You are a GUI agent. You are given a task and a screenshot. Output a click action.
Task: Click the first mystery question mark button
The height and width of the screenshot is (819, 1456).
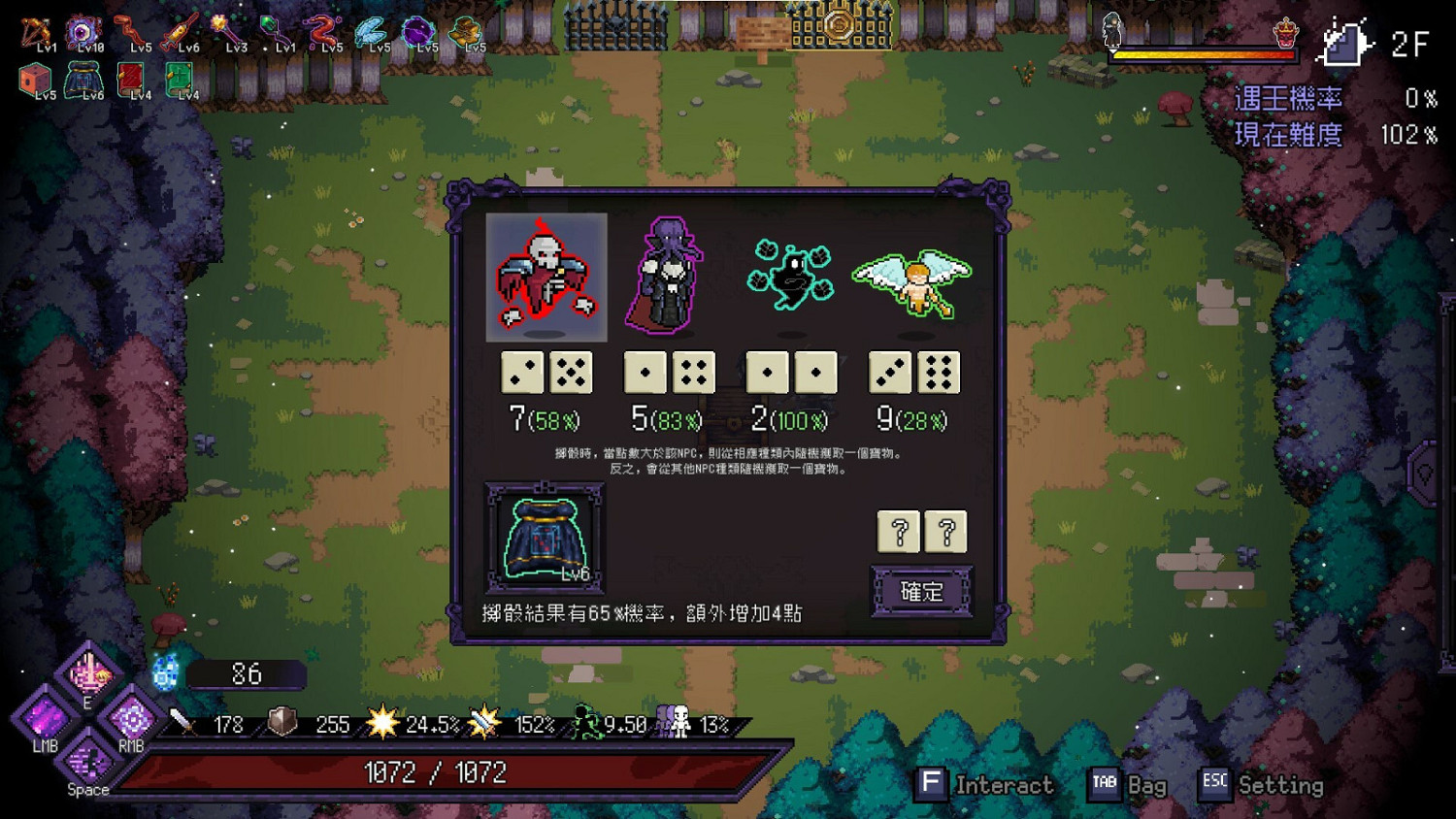tap(898, 531)
